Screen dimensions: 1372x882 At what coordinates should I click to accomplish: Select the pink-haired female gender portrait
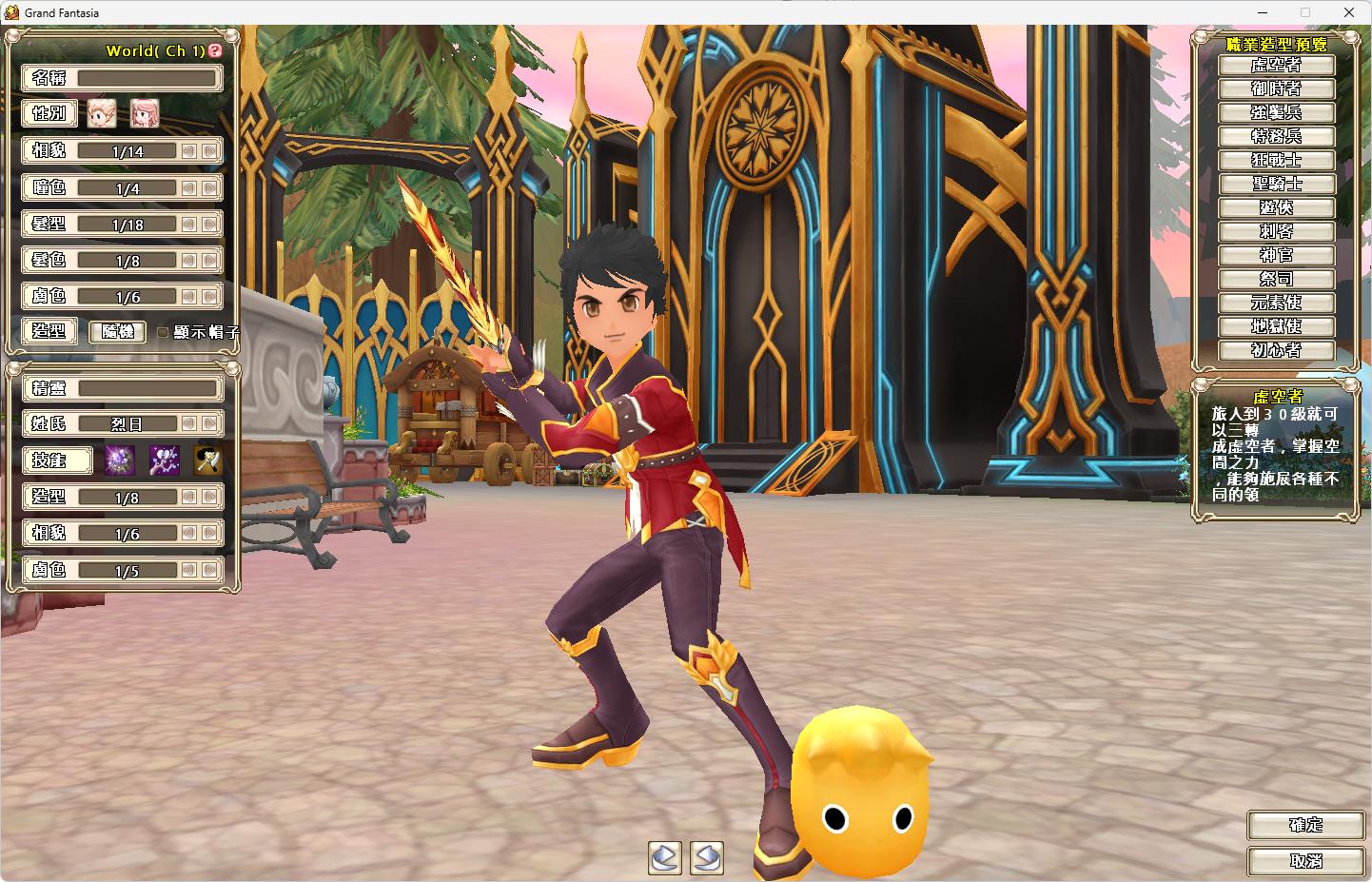(x=145, y=113)
